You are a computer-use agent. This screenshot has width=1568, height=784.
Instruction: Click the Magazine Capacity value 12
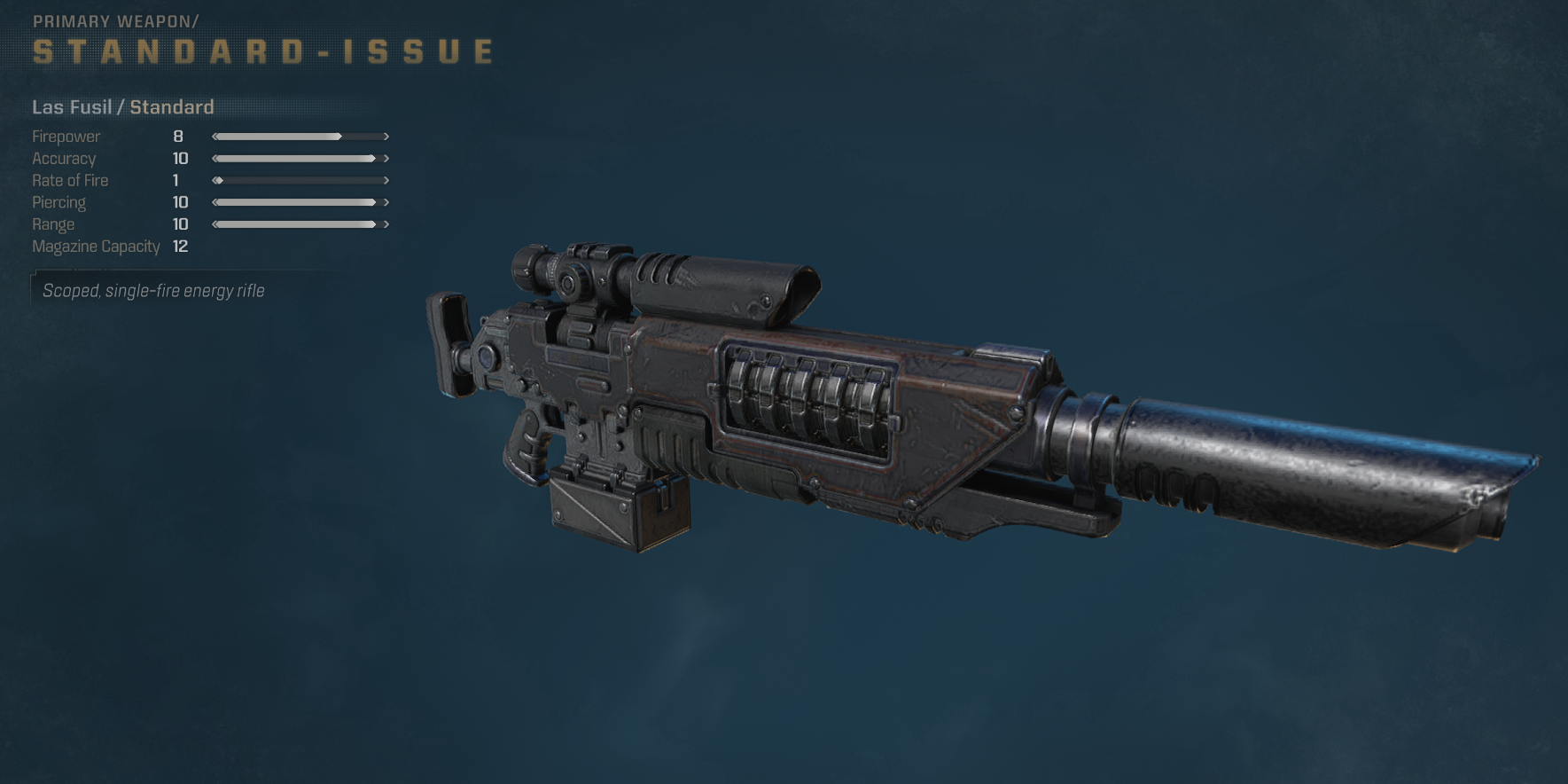click(x=182, y=247)
